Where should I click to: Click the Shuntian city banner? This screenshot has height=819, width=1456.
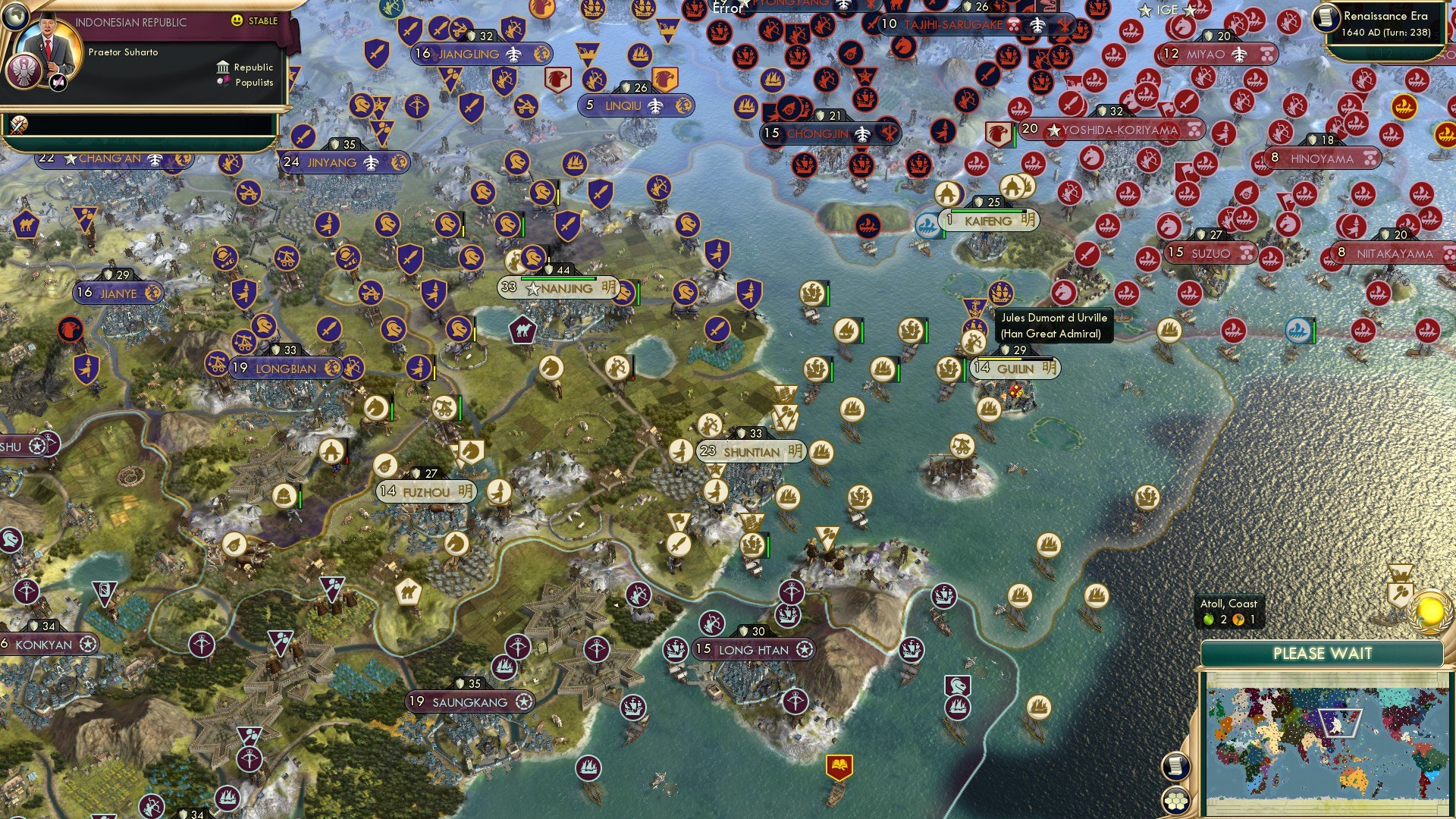pyautogui.click(x=749, y=451)
